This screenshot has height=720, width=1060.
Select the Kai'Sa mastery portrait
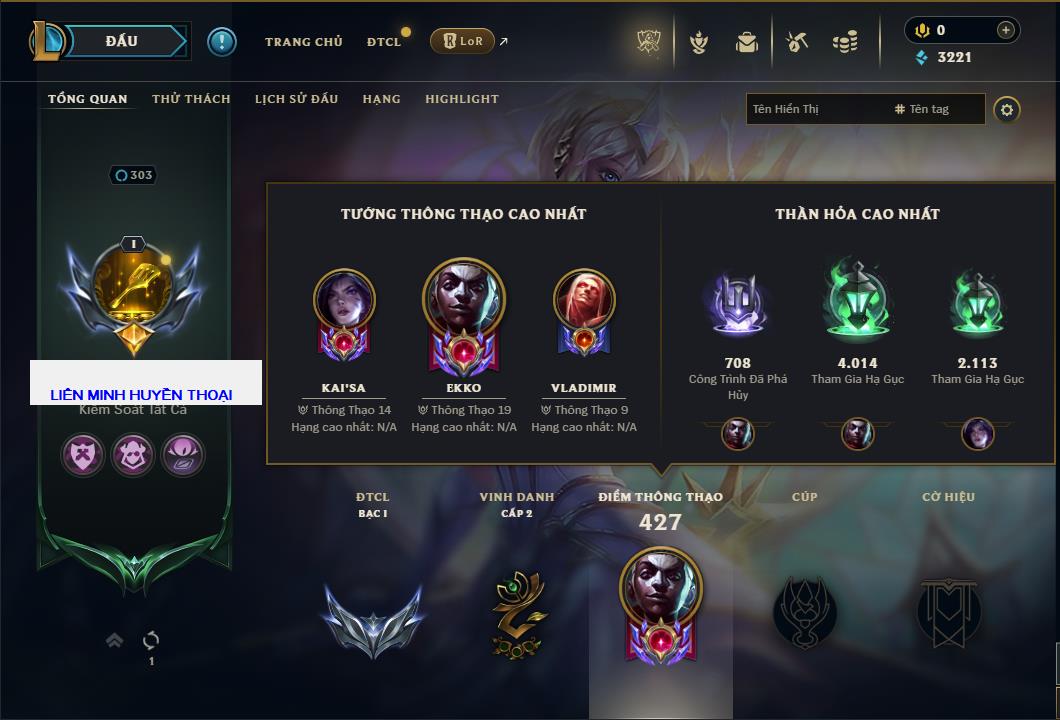pyautogui.click(x=344, y=300)
